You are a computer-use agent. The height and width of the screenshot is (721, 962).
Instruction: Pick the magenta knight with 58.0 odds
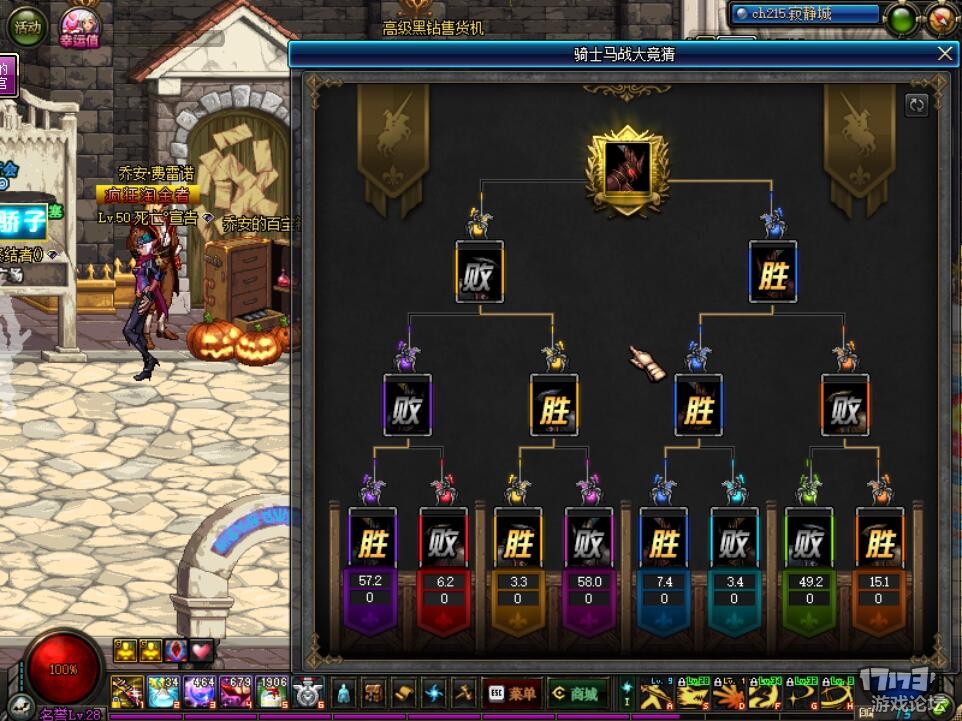(x=588, y=545)
